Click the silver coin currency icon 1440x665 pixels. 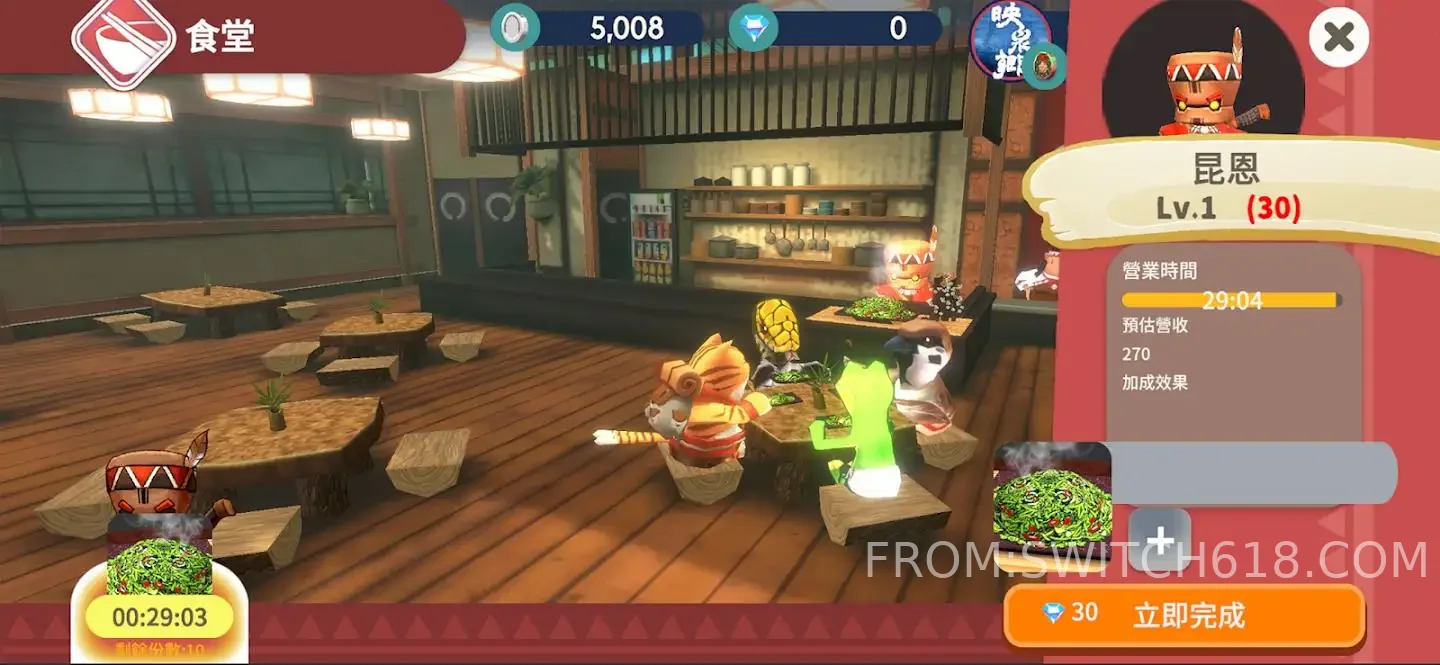click(x=515, y=28)
